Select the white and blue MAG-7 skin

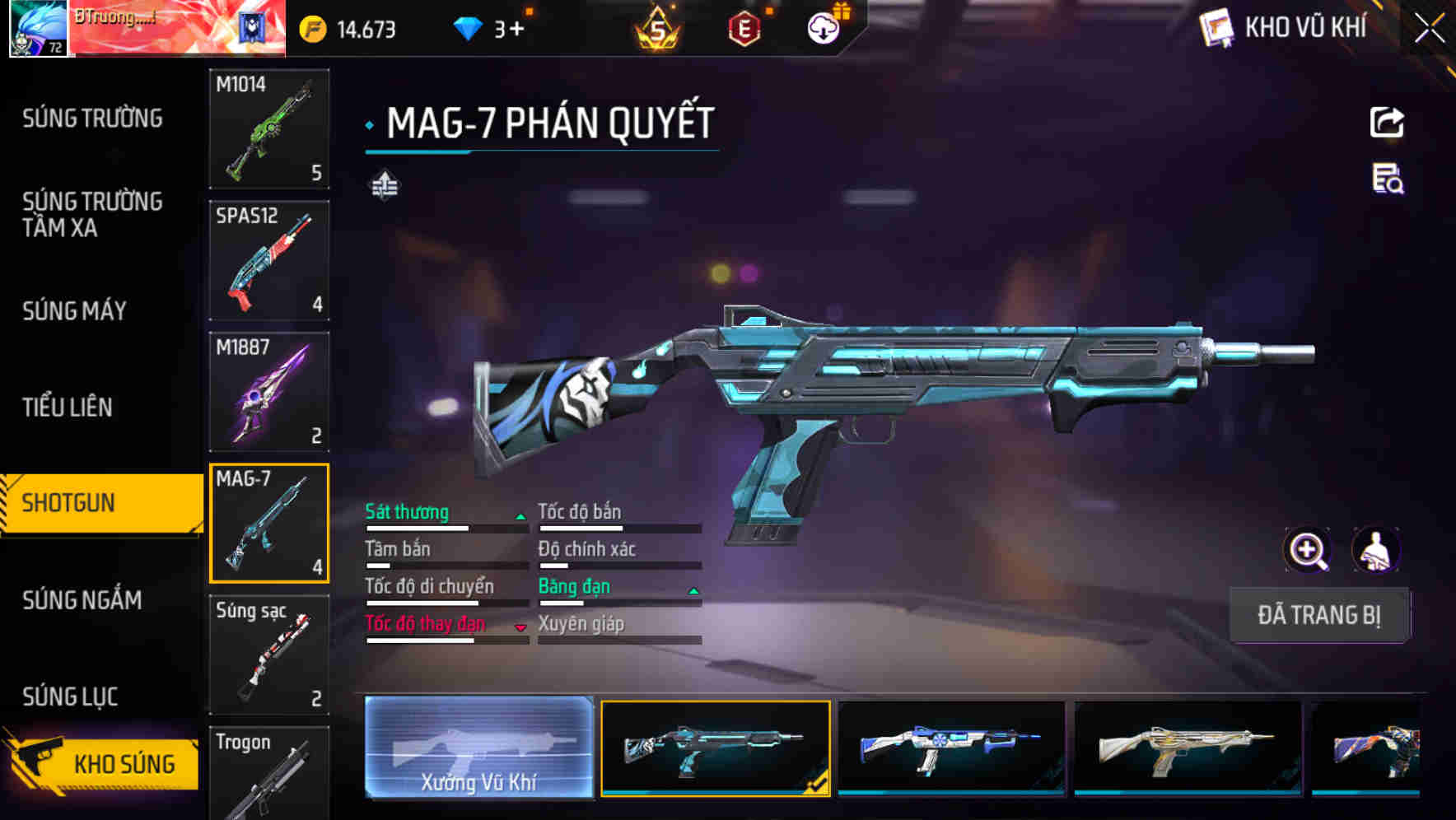coord(951,748)
